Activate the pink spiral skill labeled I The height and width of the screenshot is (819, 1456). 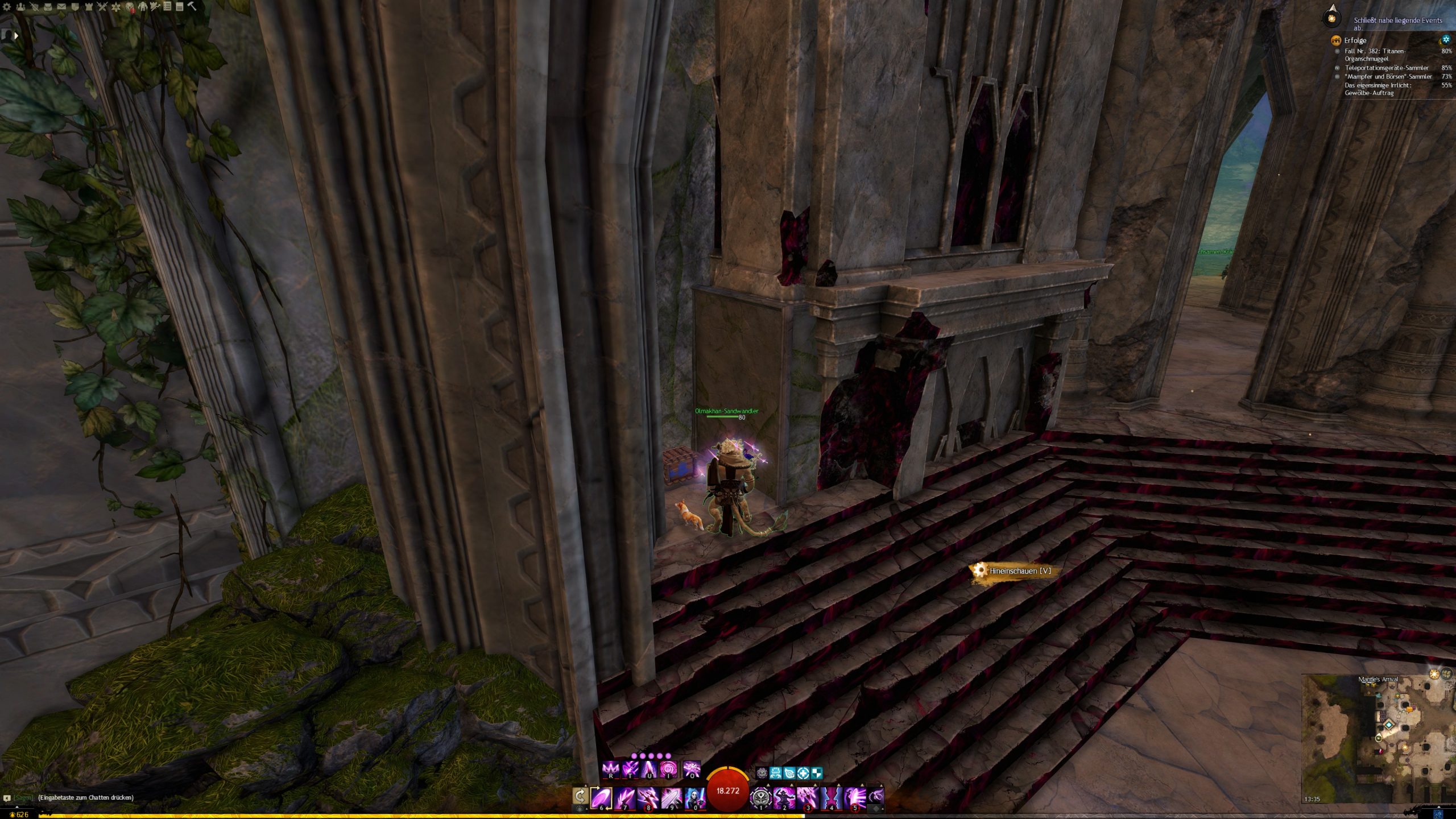pos(668,770)
